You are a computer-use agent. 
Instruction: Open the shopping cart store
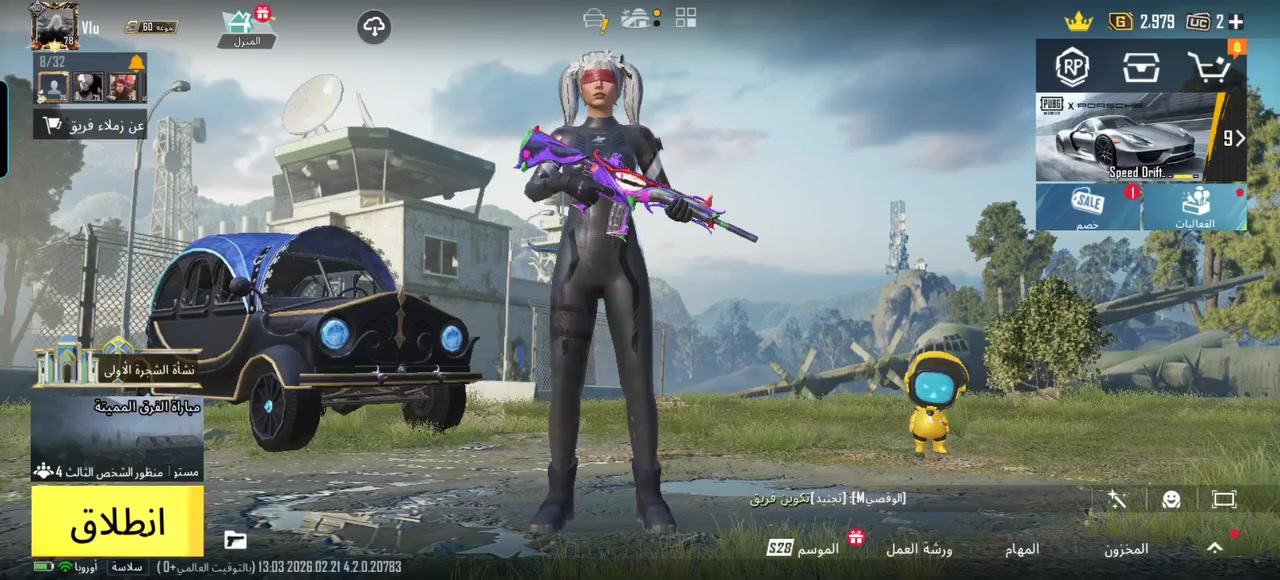[x=1210, y=67]
